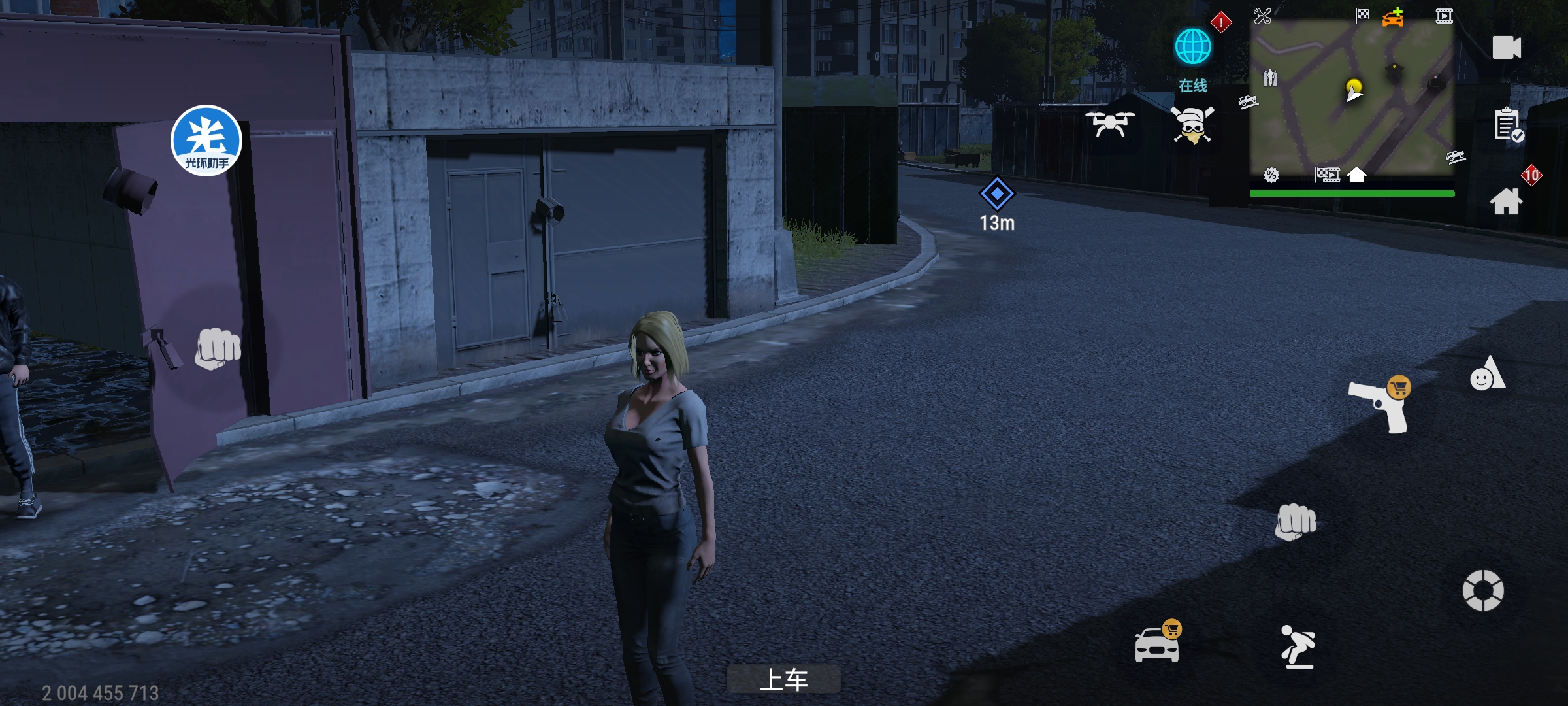Click the orange add-car icon
1568x706 pixels.
(x=1392, y=18)
